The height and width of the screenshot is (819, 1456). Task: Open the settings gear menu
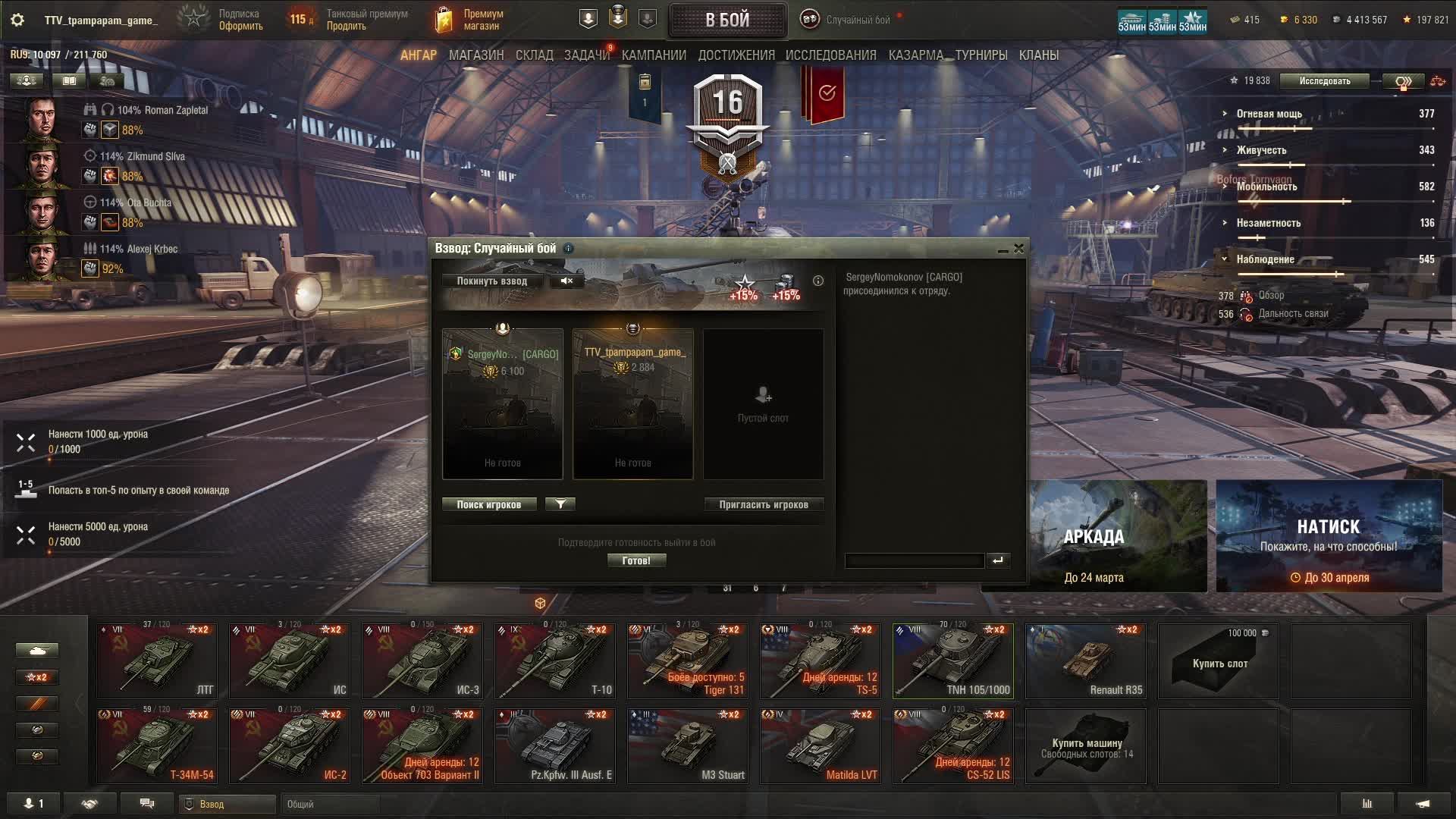17,20
